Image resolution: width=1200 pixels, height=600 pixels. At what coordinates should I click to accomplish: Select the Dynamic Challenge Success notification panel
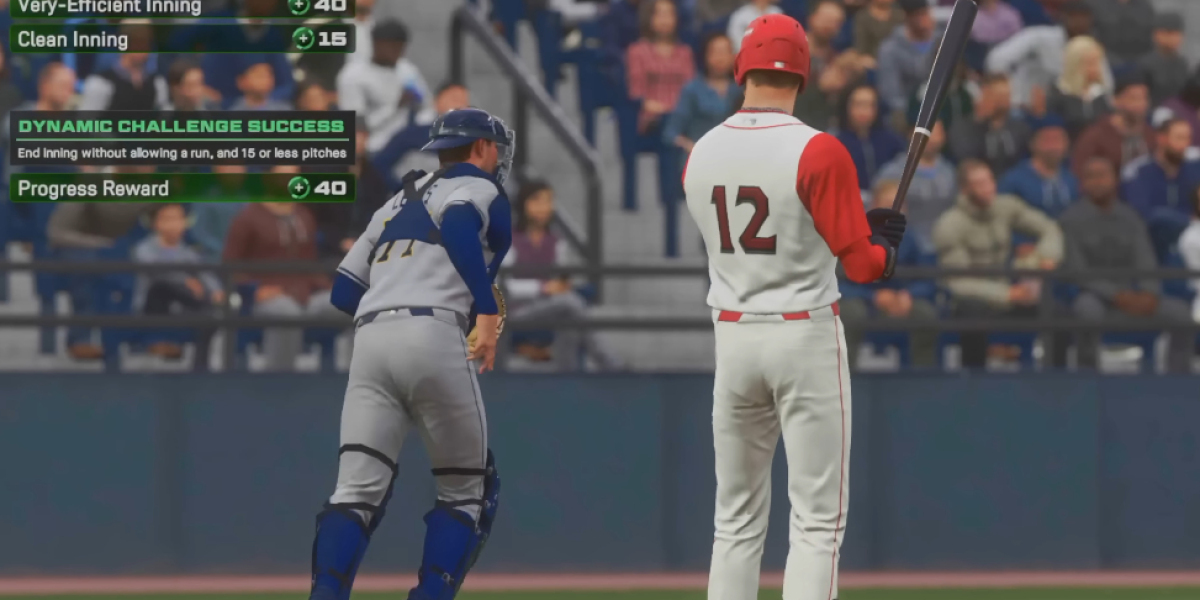pos(182,138)
